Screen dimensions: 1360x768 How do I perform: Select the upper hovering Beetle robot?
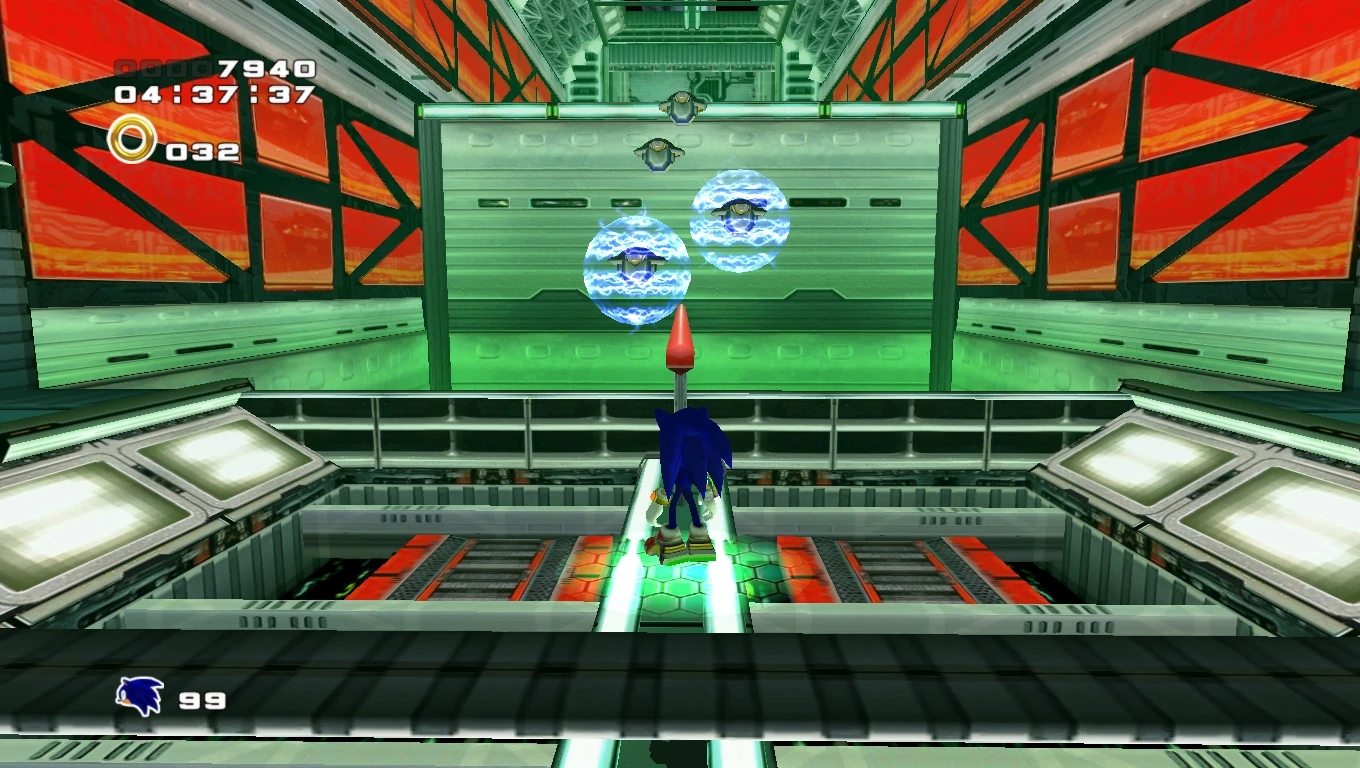pos(681,105)
